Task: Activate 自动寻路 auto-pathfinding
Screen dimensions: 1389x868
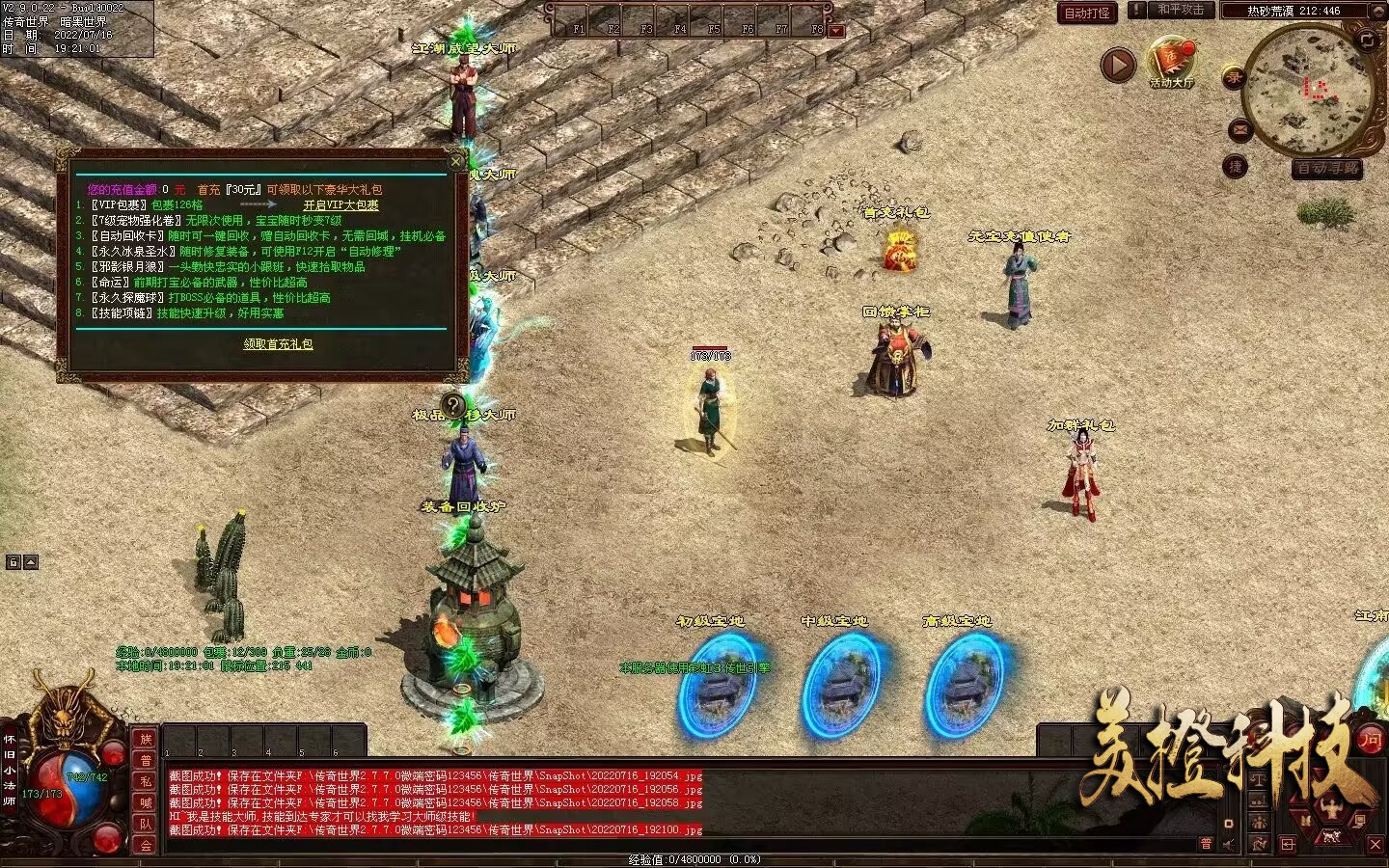Action: coord(1327,169)
